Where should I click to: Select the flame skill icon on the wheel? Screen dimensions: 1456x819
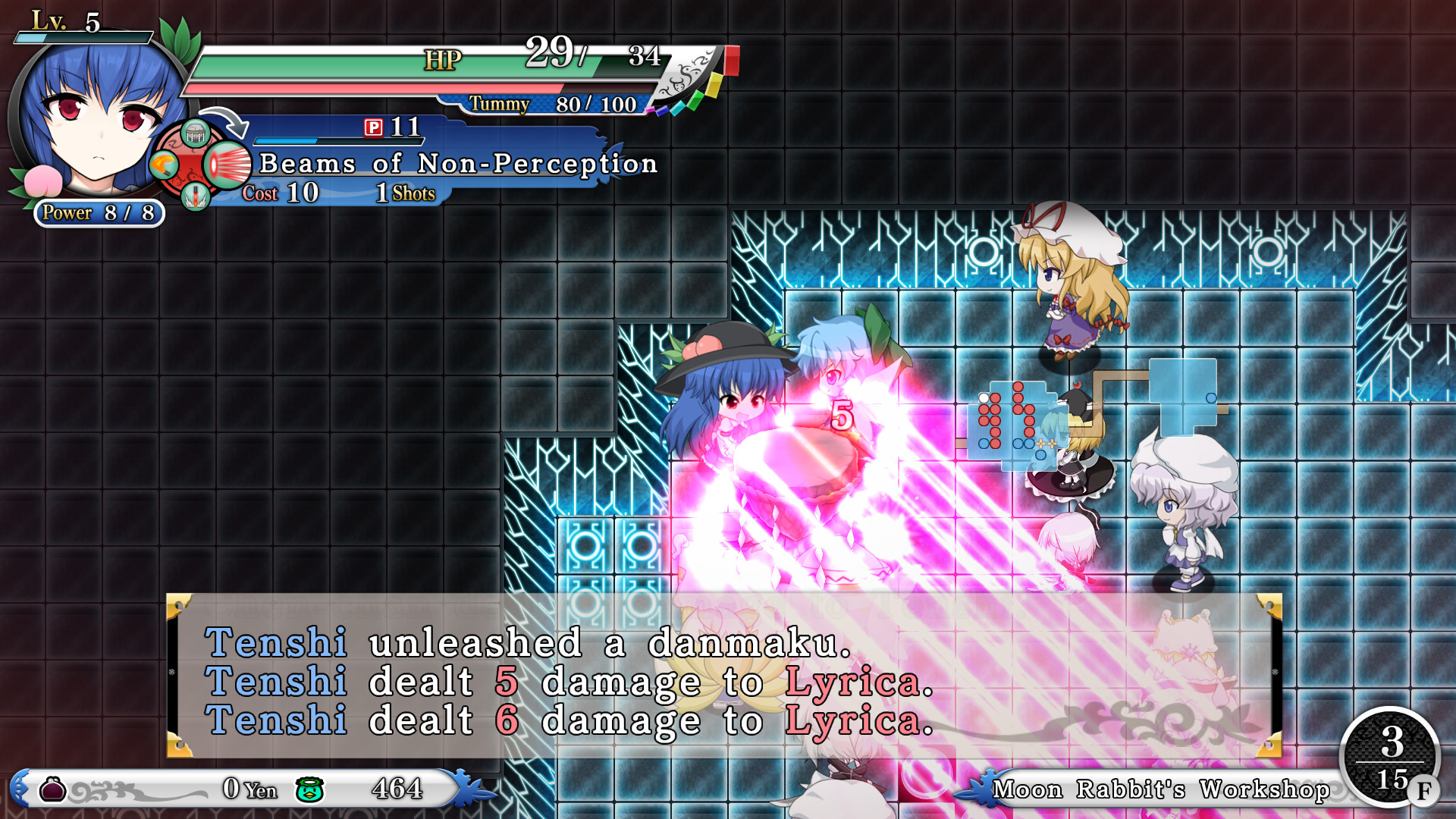point(165,164)
